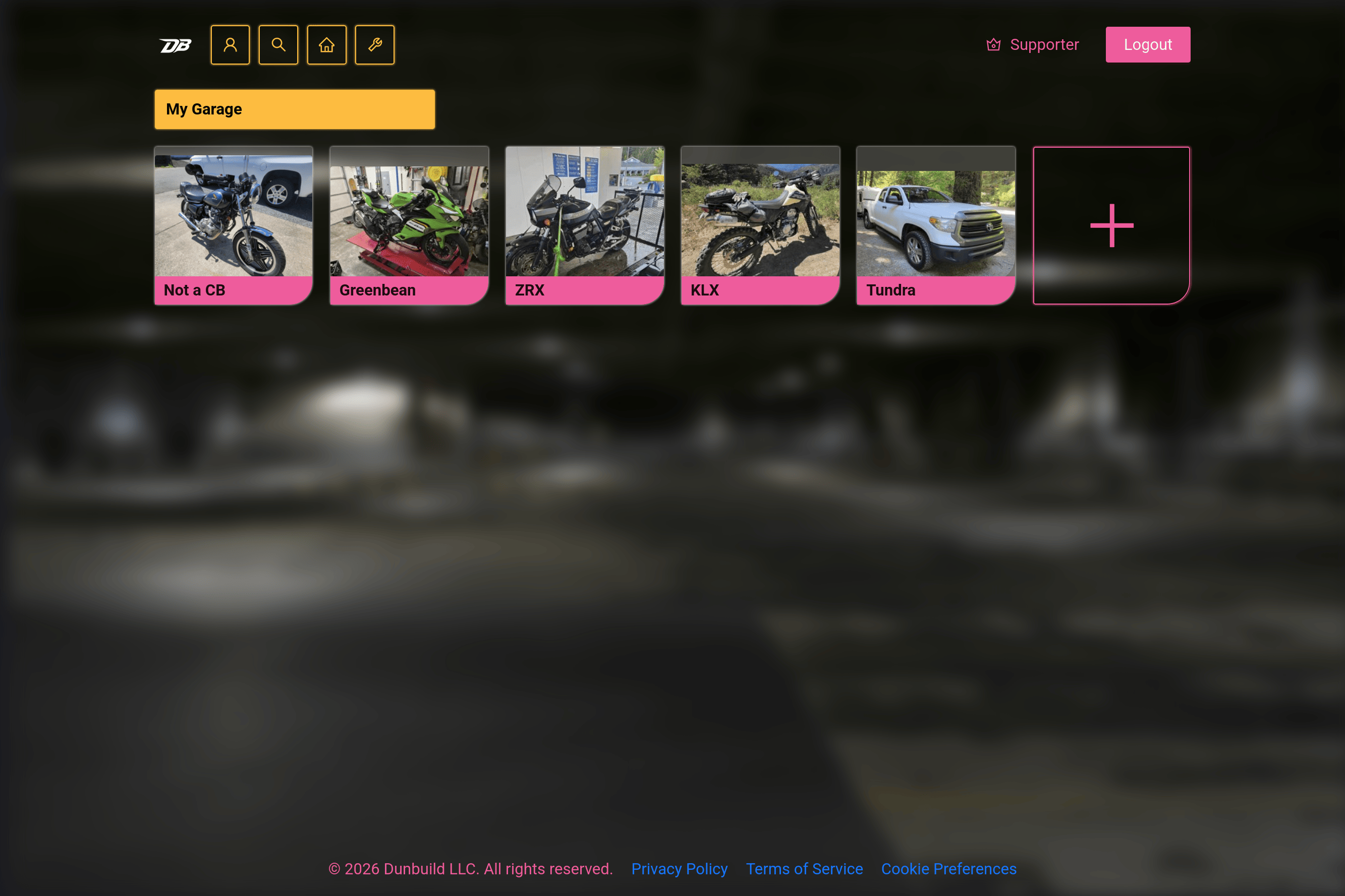Select the search tool

[278, 44]
